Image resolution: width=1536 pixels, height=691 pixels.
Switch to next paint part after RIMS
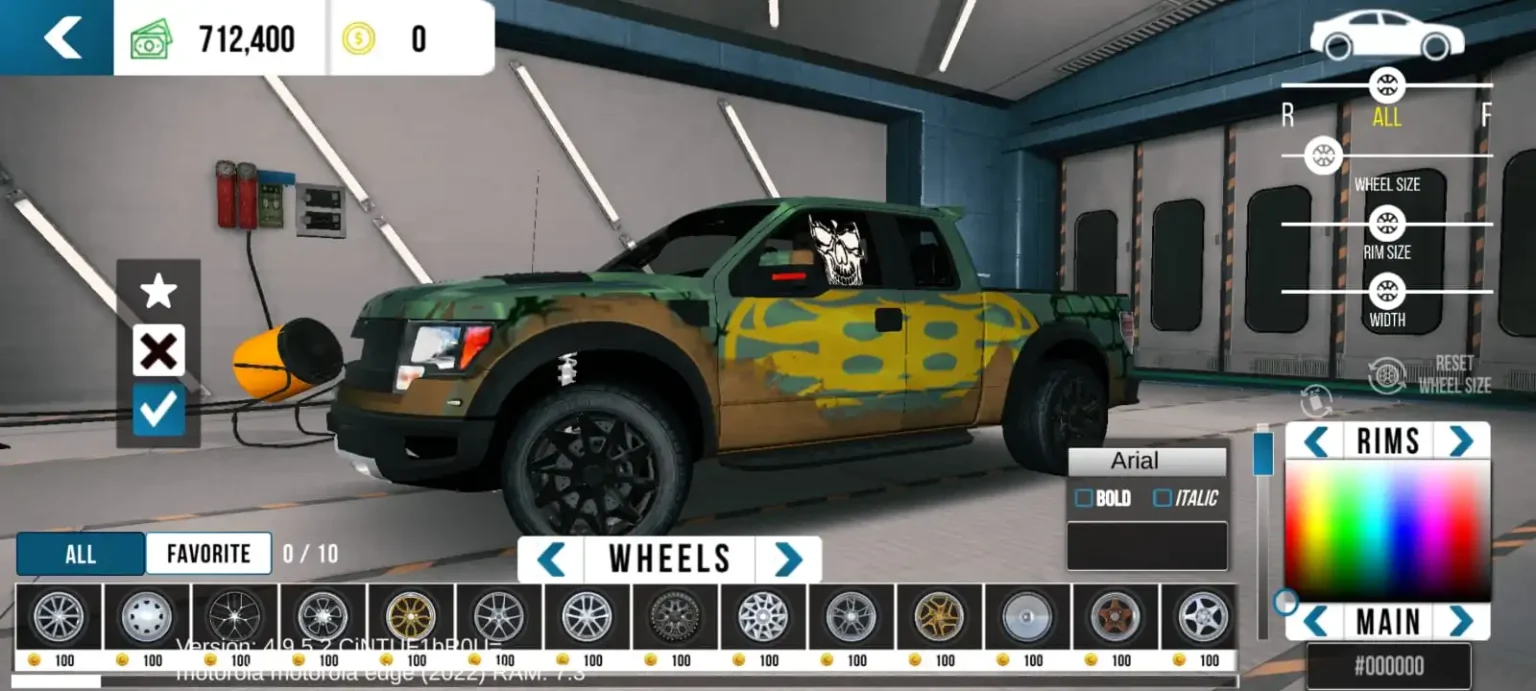point(1461,440)
